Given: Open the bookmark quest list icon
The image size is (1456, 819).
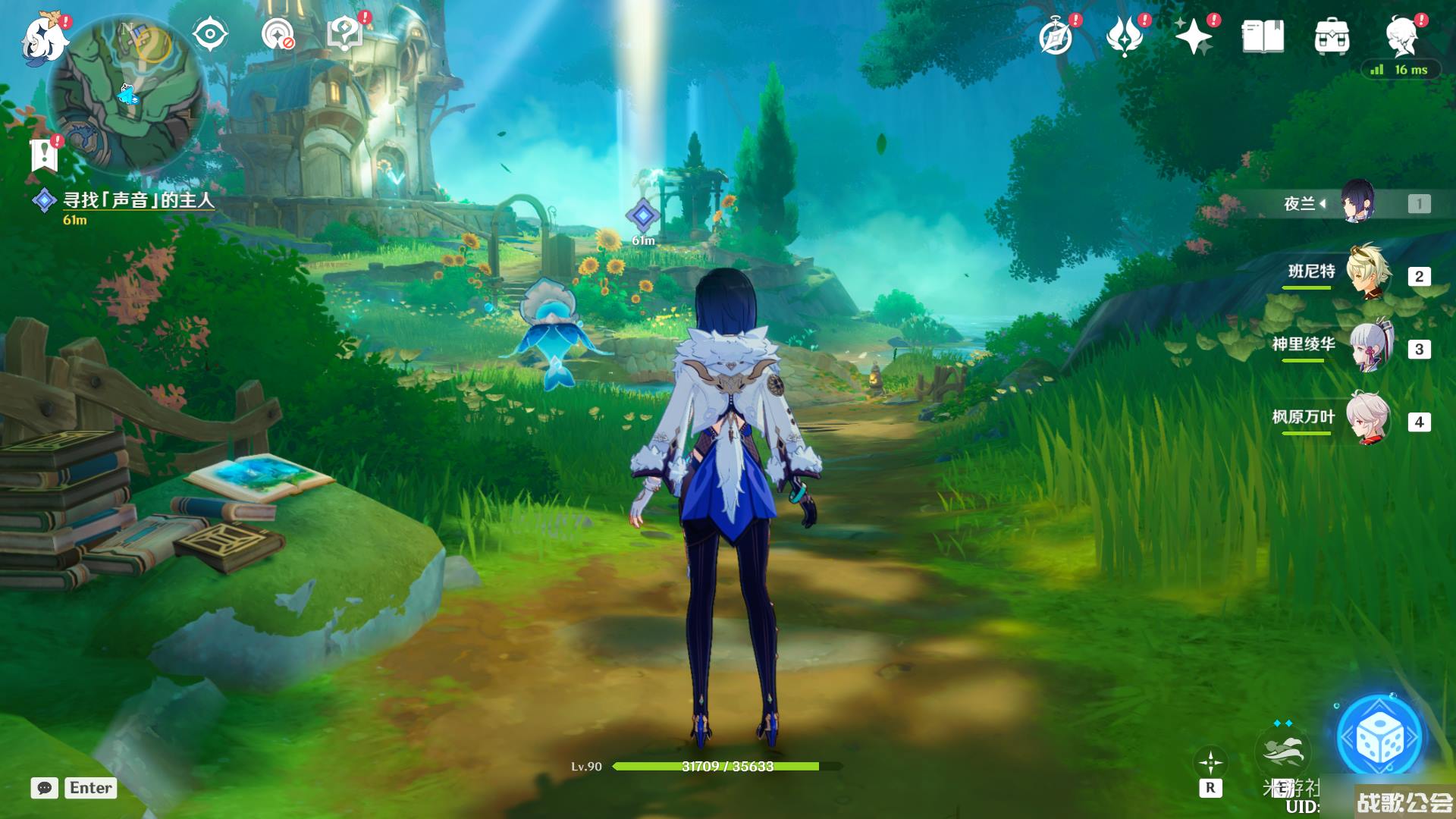Looking at the screenshot, I should tap(44, 155).
